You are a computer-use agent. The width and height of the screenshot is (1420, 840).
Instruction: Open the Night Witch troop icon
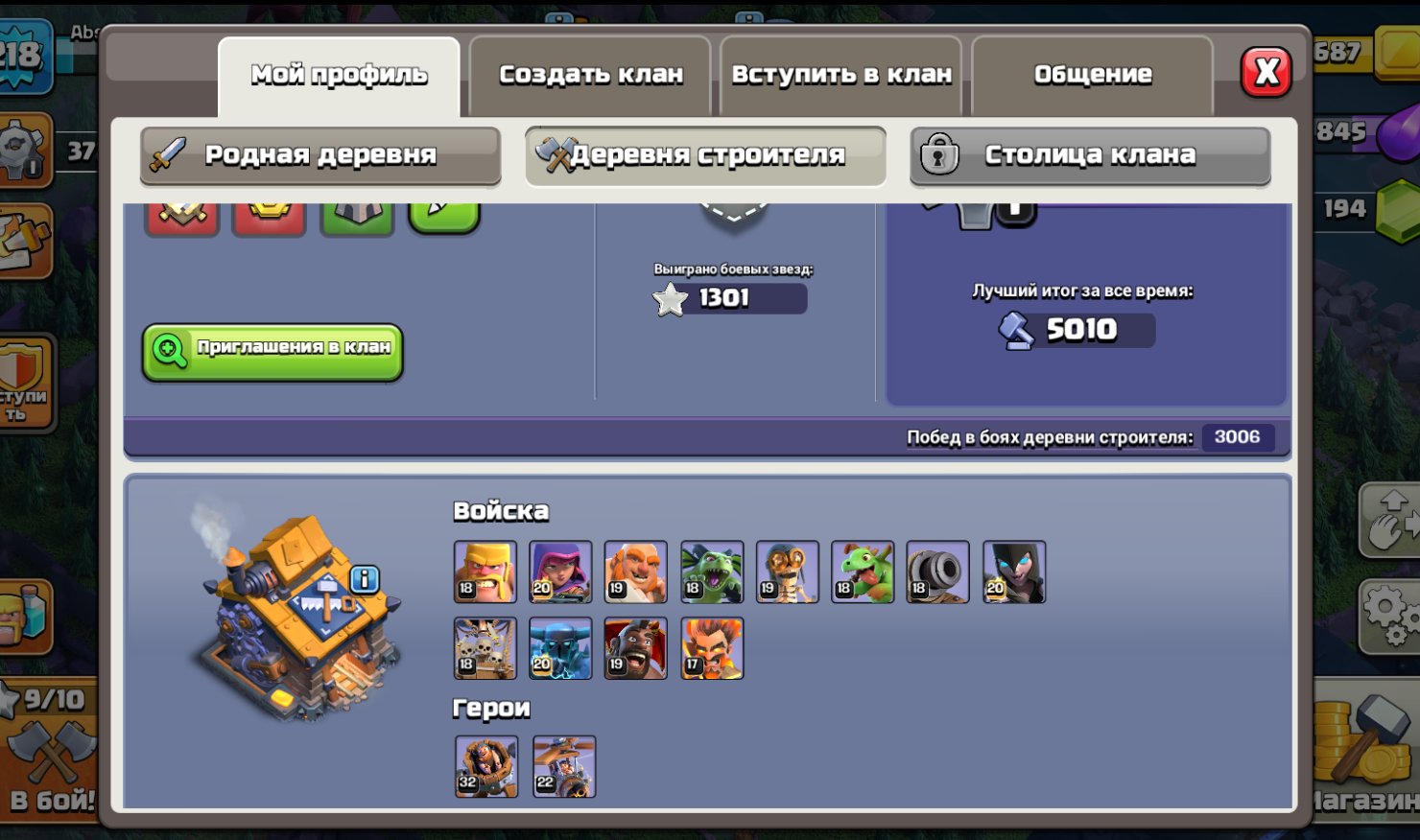pos(1013,572)
